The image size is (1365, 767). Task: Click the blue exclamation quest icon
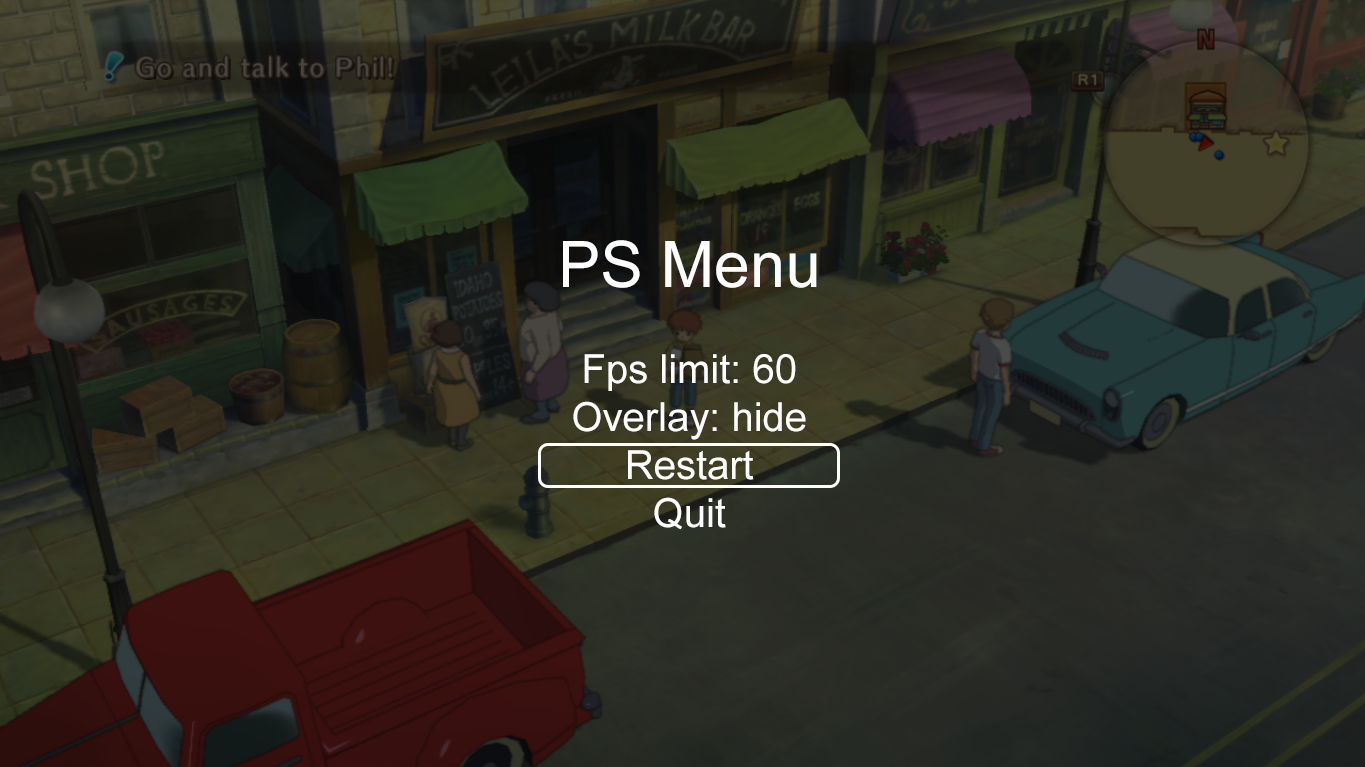[x=113, y=65]
